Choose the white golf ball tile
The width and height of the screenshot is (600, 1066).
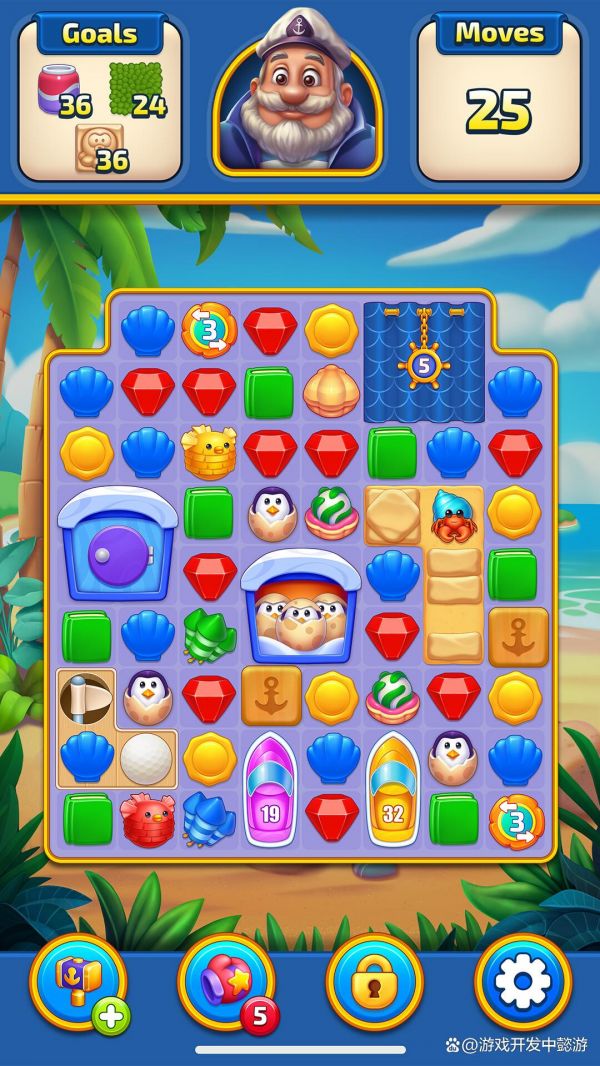[x=147, y=758]
